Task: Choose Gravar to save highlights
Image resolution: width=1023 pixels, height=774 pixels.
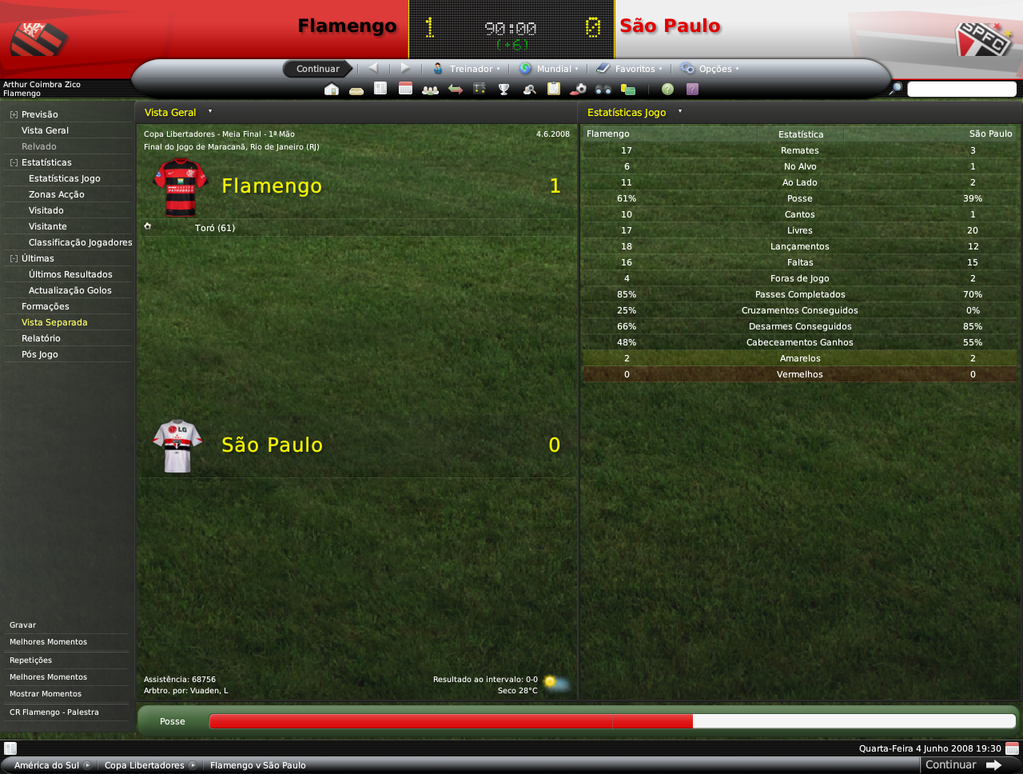Action: pyautogui.click(x=23, y=625)
